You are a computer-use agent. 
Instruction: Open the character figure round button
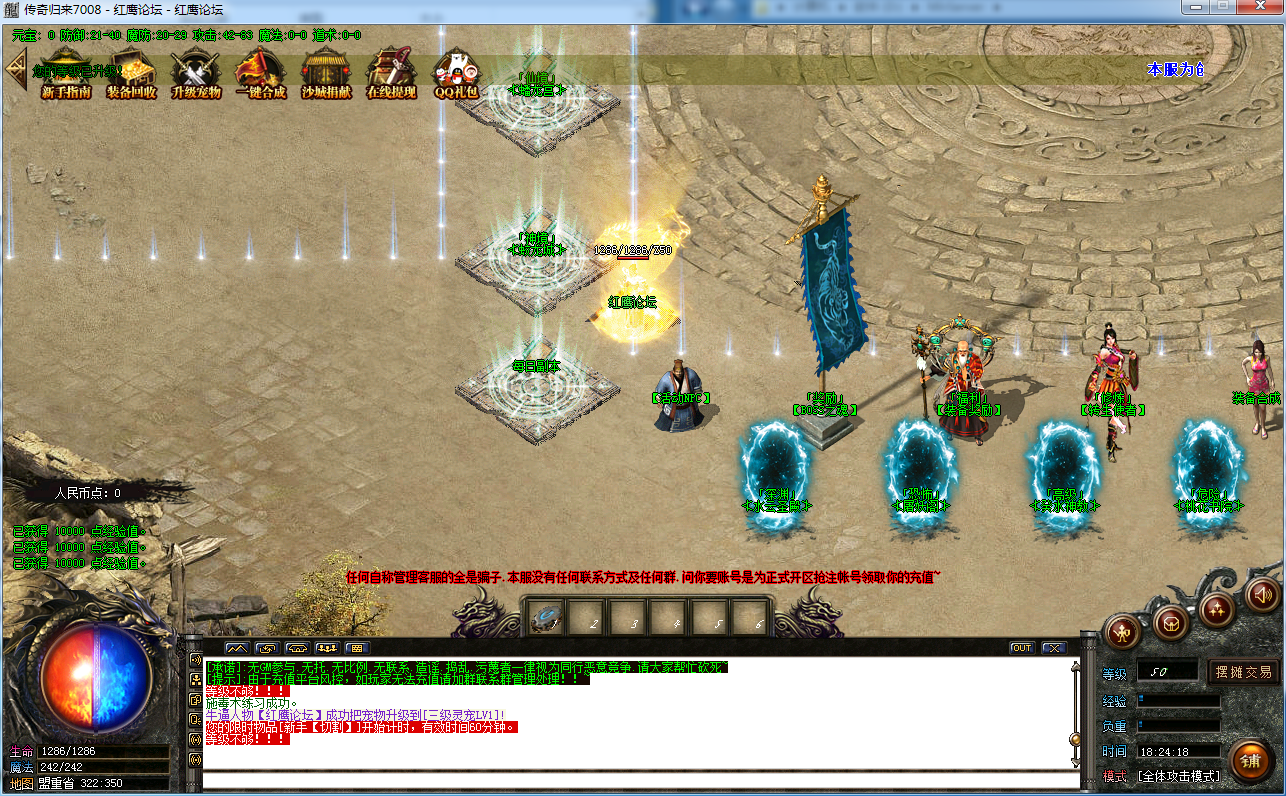[1123, 631]
